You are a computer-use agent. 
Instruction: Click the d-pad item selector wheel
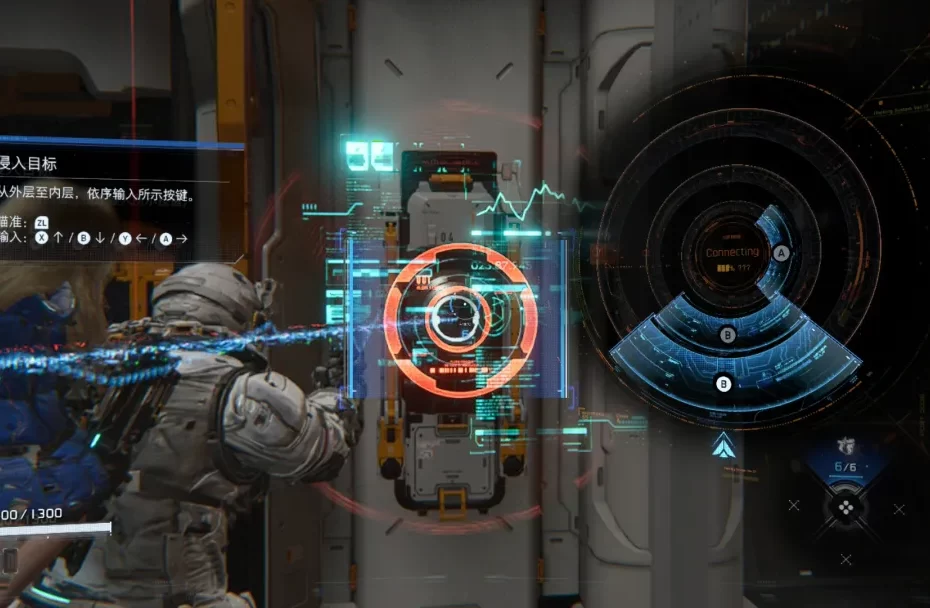[845, 507]
